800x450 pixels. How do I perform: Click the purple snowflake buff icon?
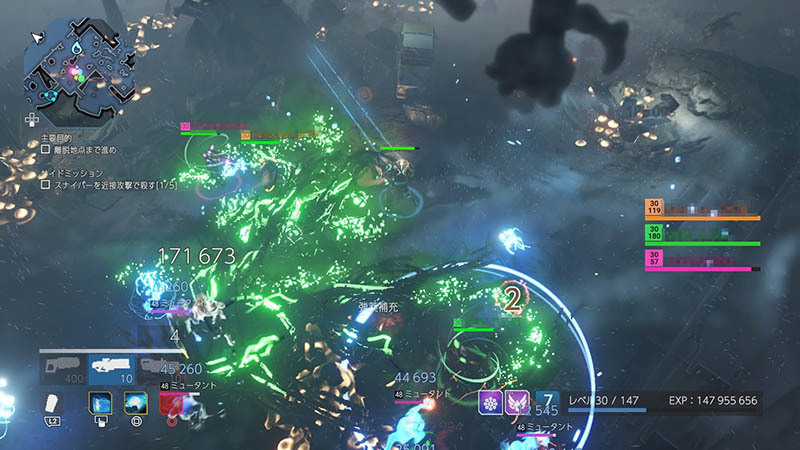click(492, 402)
